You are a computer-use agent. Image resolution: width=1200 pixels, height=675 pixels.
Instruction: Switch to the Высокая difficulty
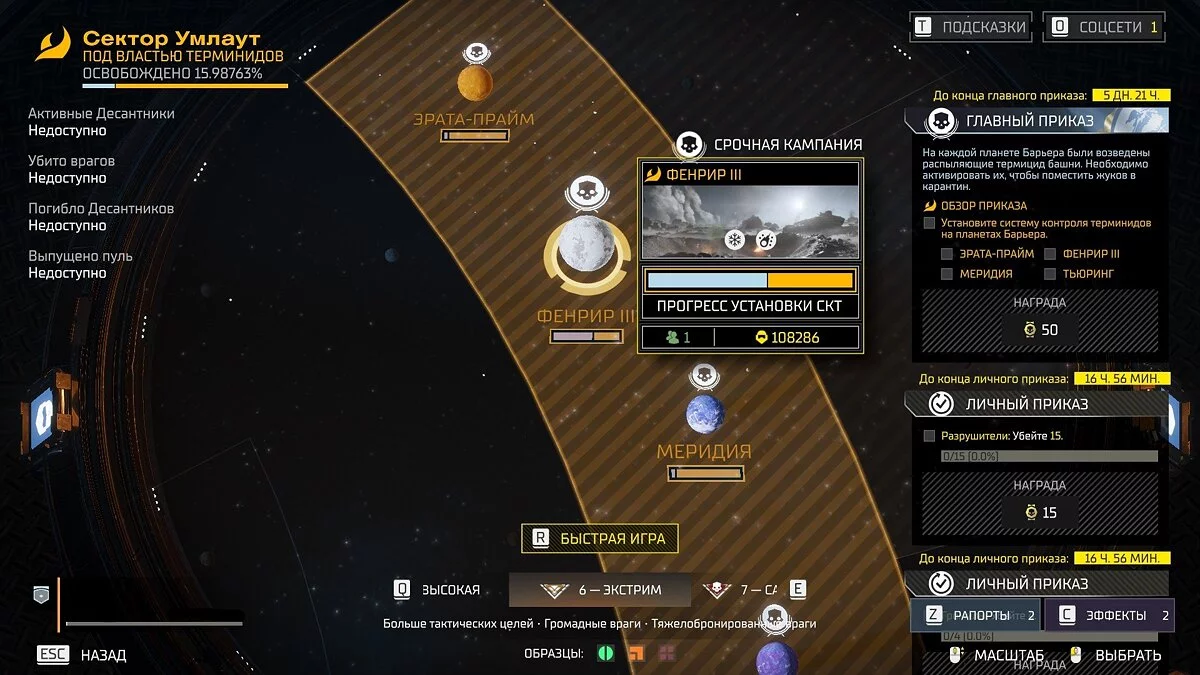(x=439, y=590)
